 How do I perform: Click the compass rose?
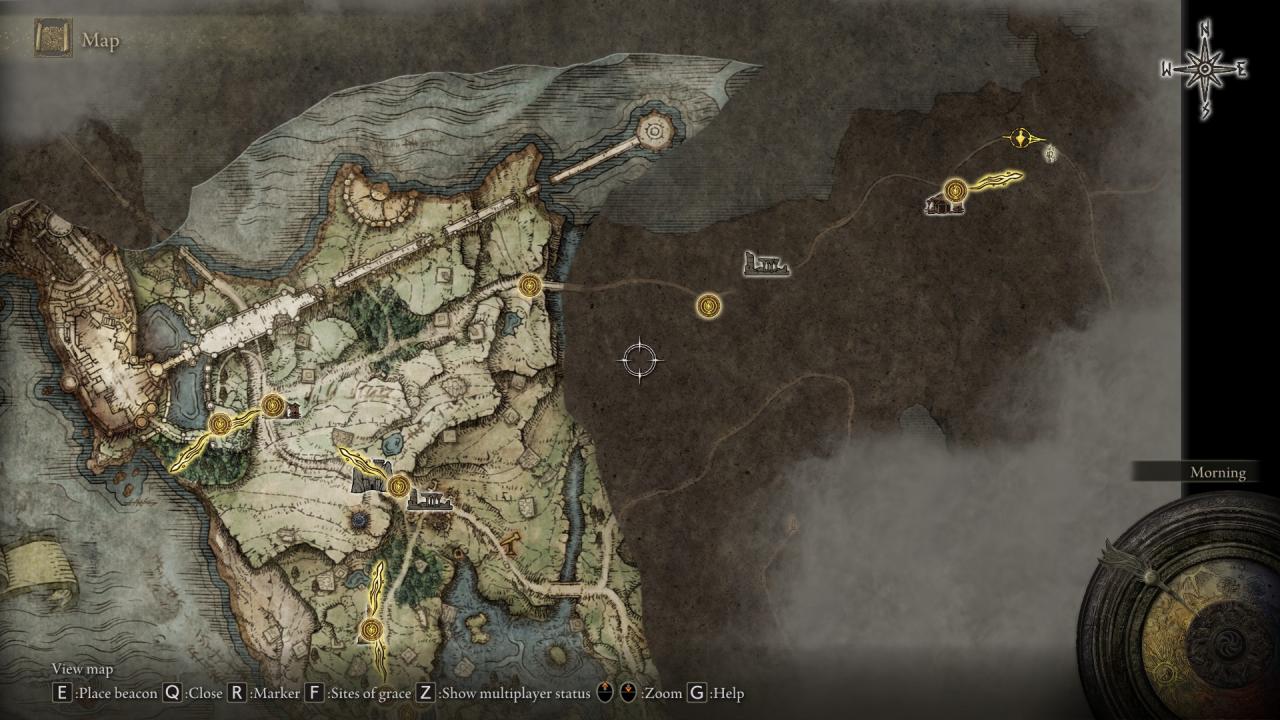point(1204,69)
